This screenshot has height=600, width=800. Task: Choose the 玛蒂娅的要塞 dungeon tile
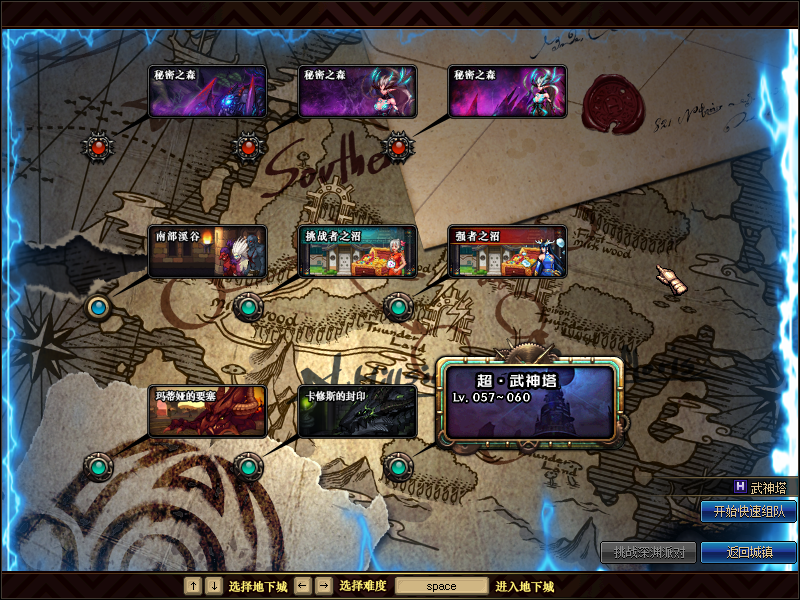click(208, 411)
